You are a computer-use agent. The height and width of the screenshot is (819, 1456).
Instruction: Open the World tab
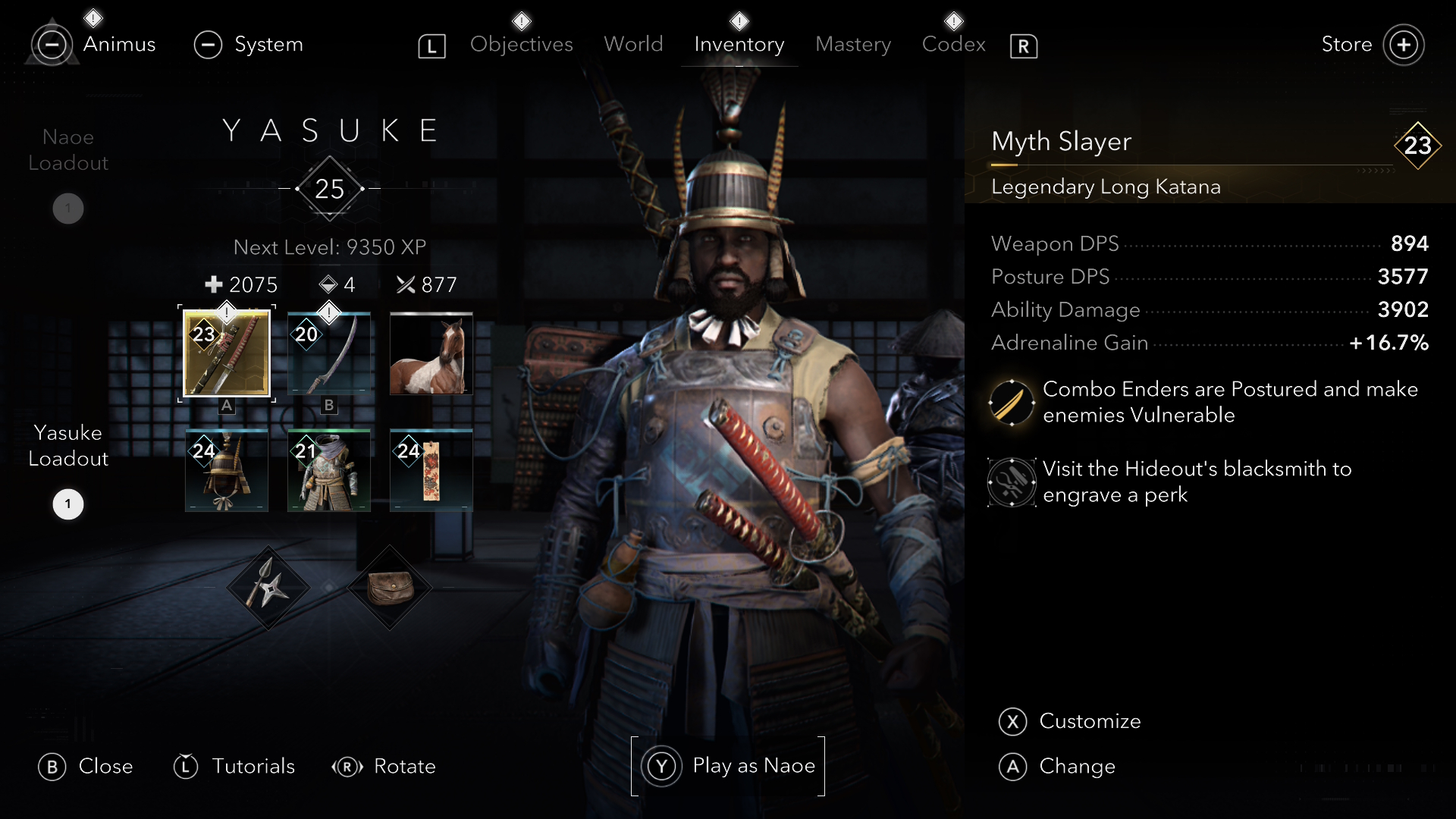pos(633,45)
